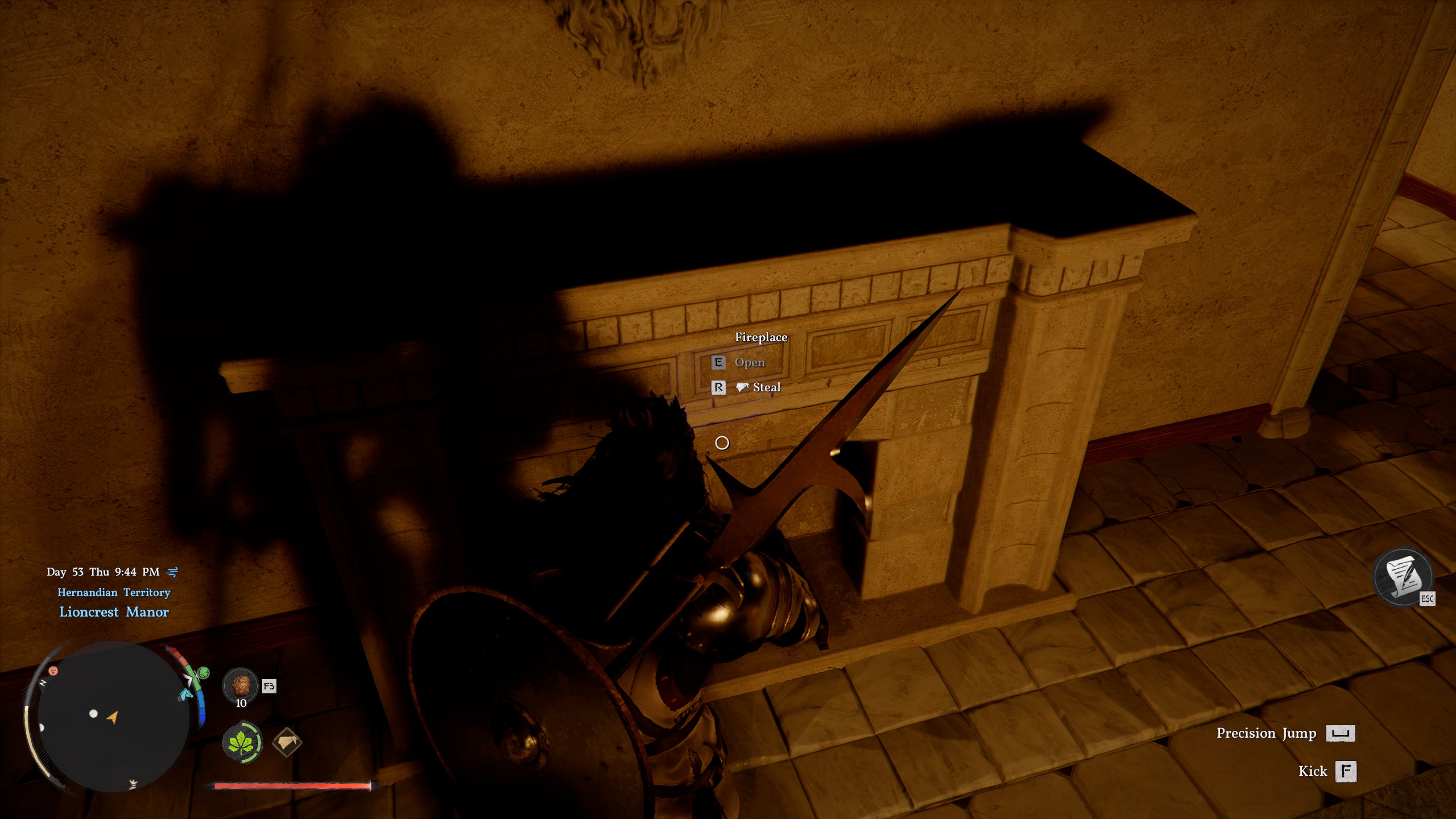Select the Steal option on the Fireplace

tap(767, 386)
